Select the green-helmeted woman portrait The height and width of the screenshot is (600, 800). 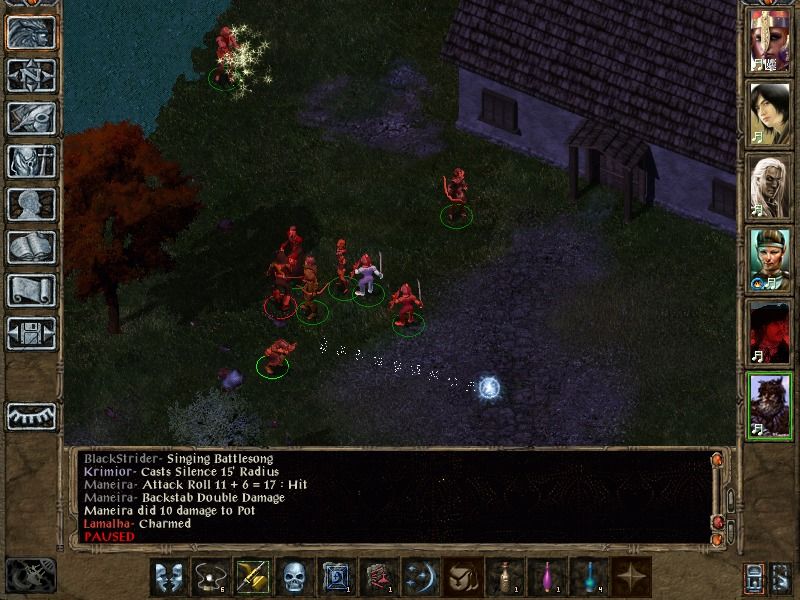tap(770, 260)
